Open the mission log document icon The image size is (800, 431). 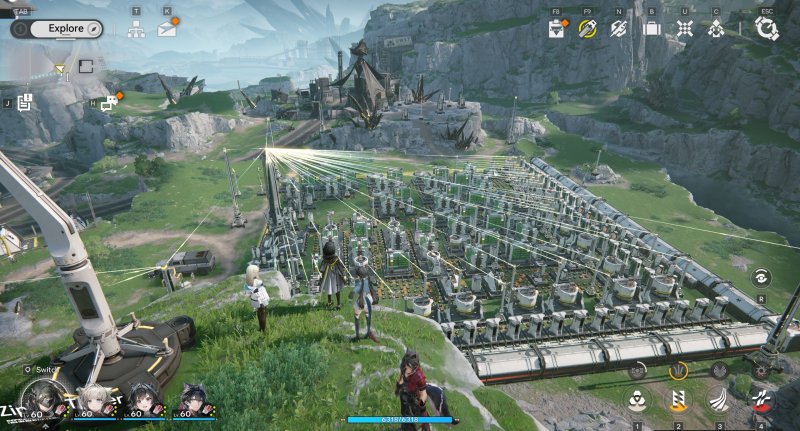pyautogui.click(x=25, y=101)
